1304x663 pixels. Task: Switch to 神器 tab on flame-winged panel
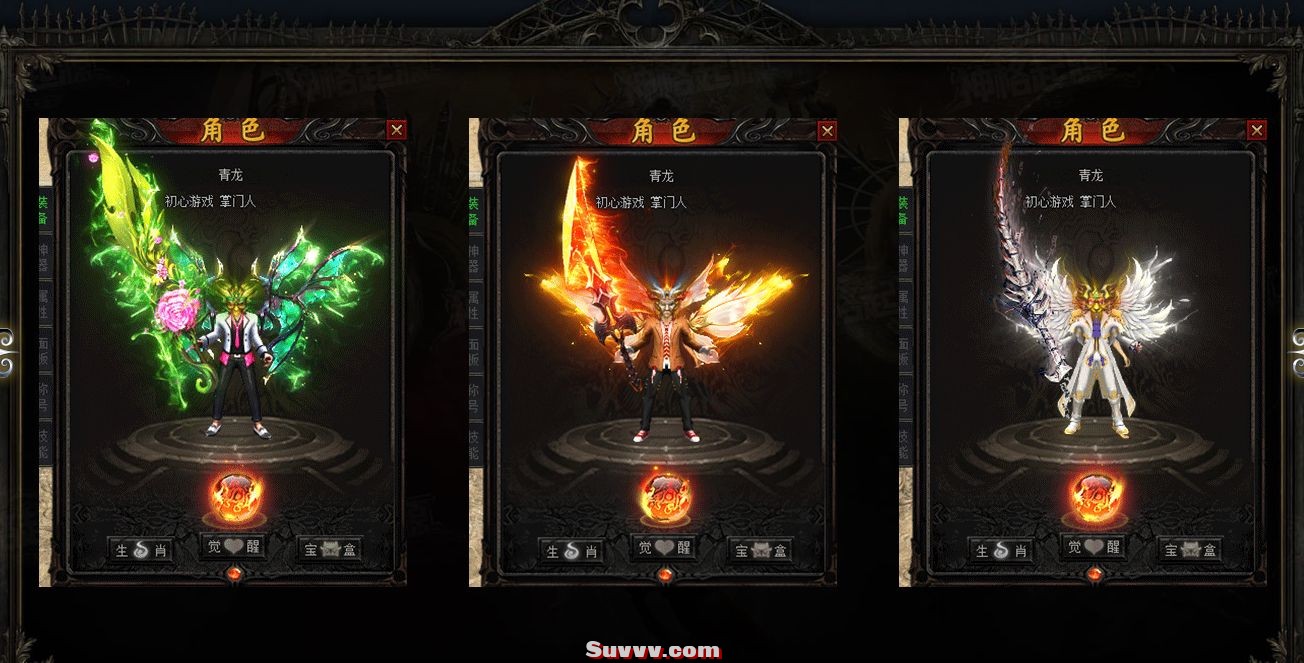[x=475, y=256]
